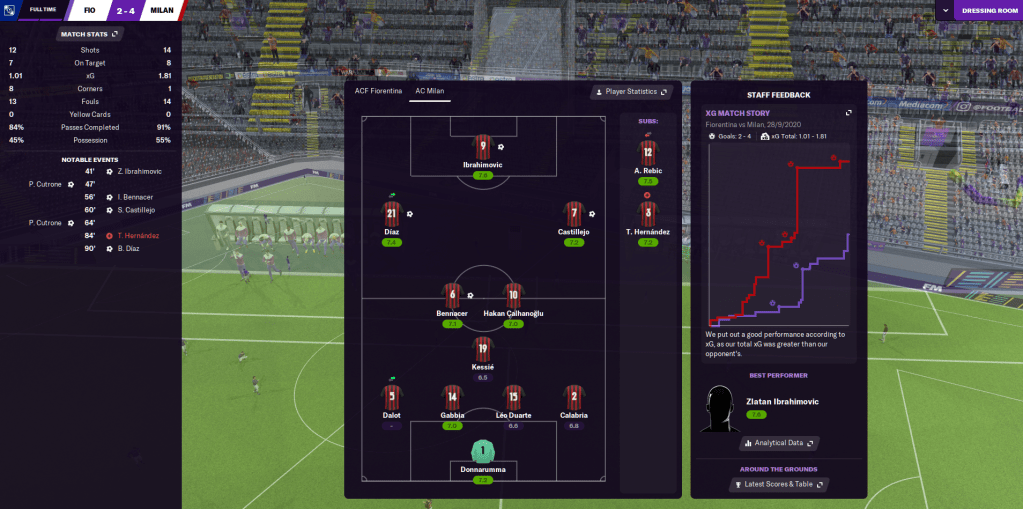Expand the dropdown arrow beside Dressing Room

coord(944,11)
